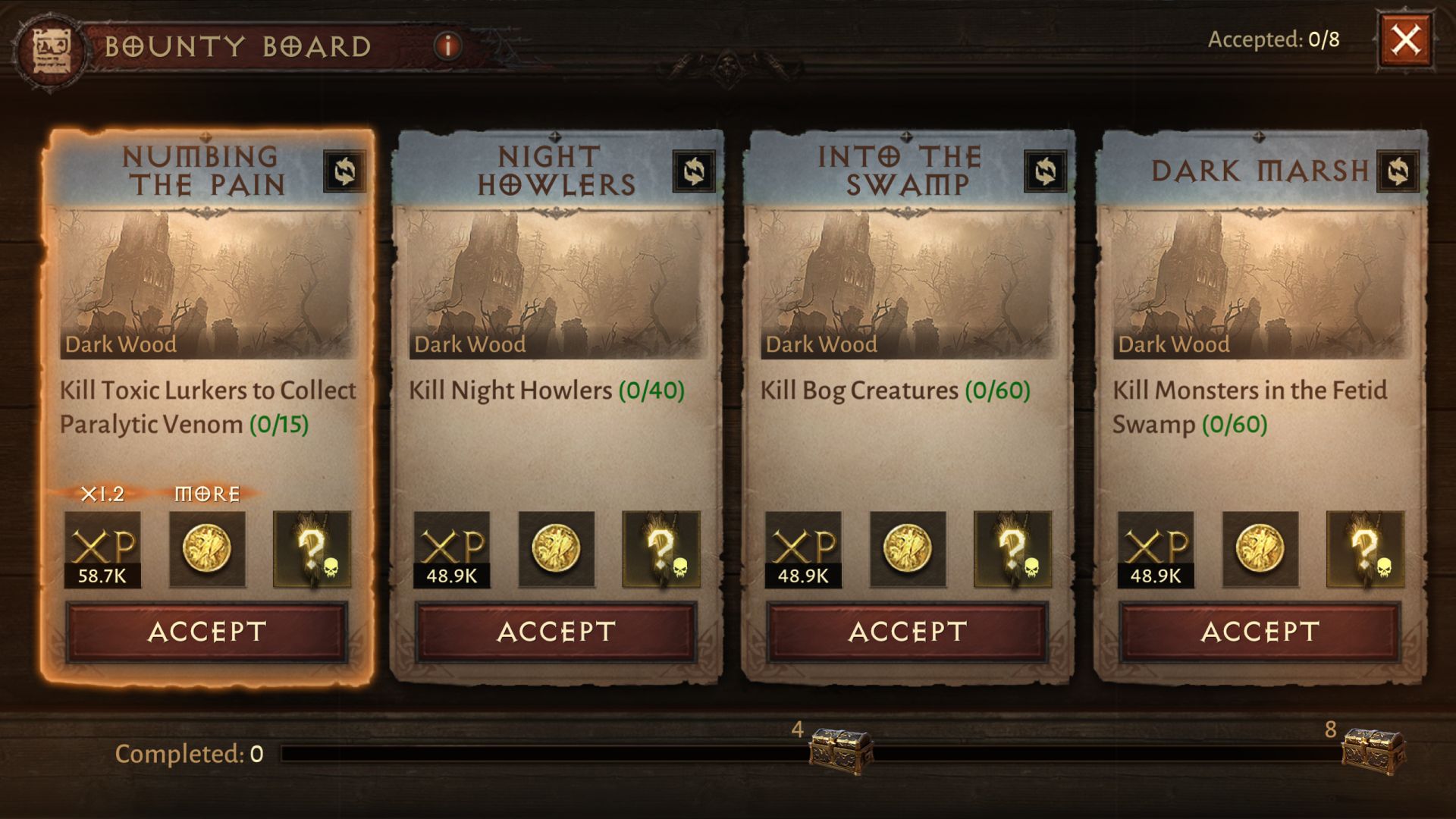Check the Into the Swamp 48.9K XP reward
The width and height of the screenshot is (1456, 819).
pos(803,550)
